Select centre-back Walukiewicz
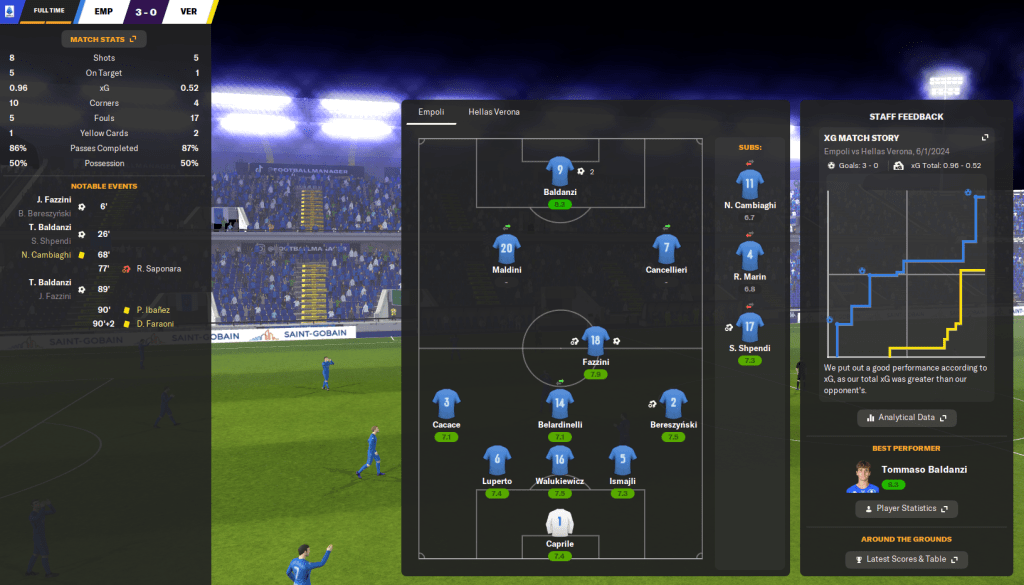Screen dimensions: 1024x585 click(559, 461)
